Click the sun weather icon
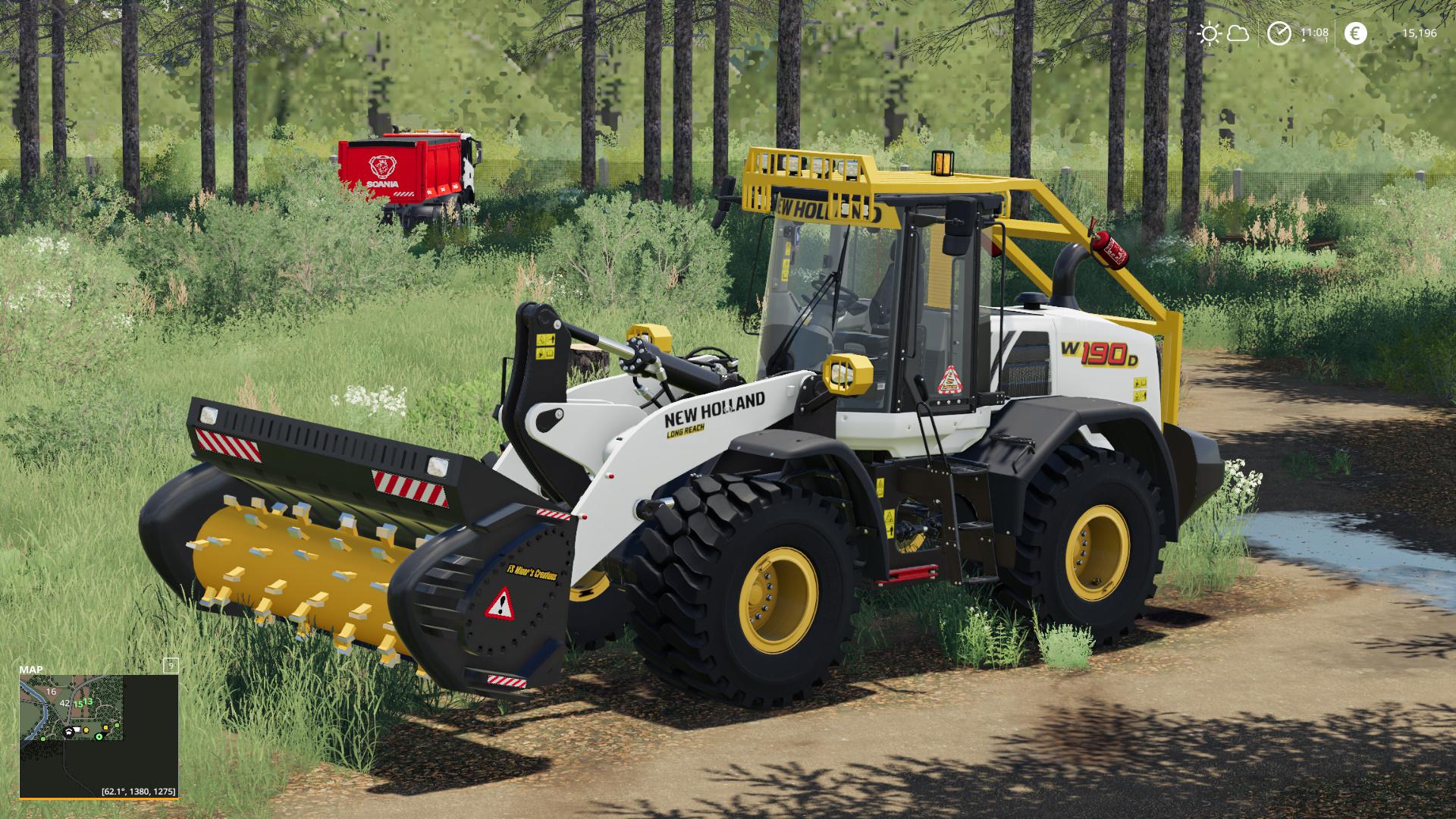1456x819 pixels. 1211,33
